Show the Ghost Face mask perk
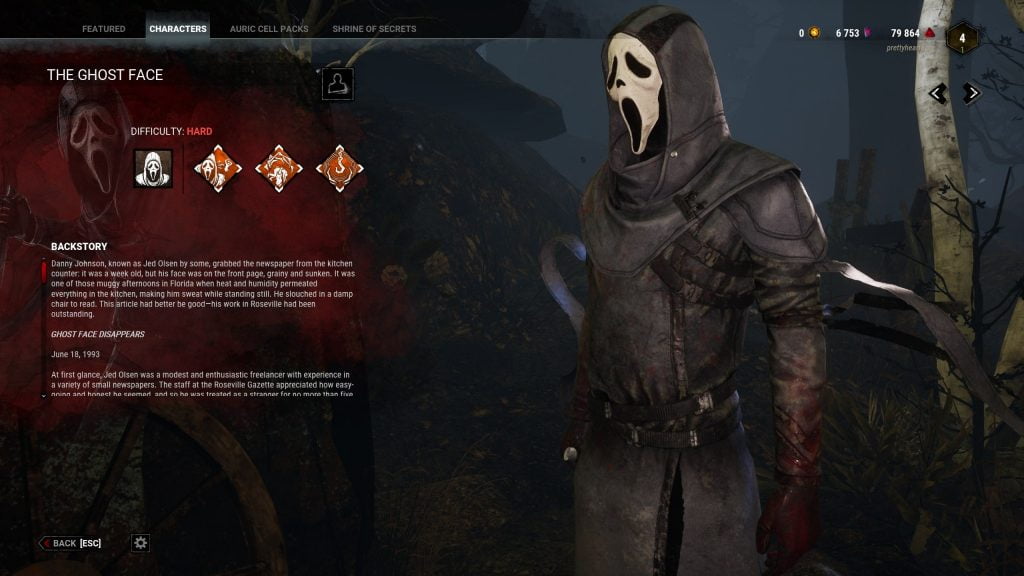 click(218, 169)
